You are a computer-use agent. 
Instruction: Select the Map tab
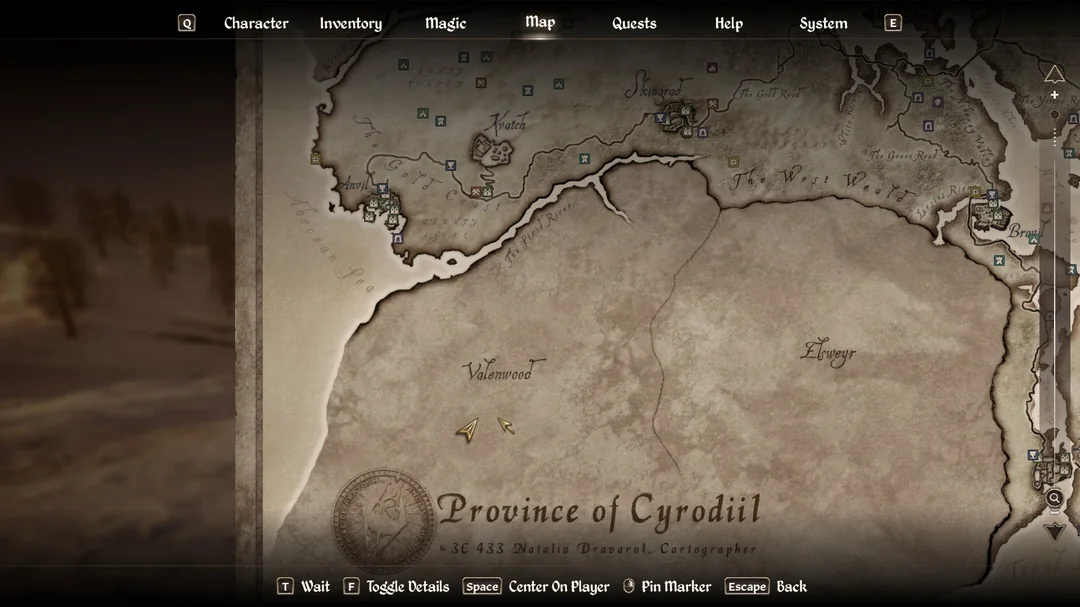pyautogui.click(x=540, y=22)
